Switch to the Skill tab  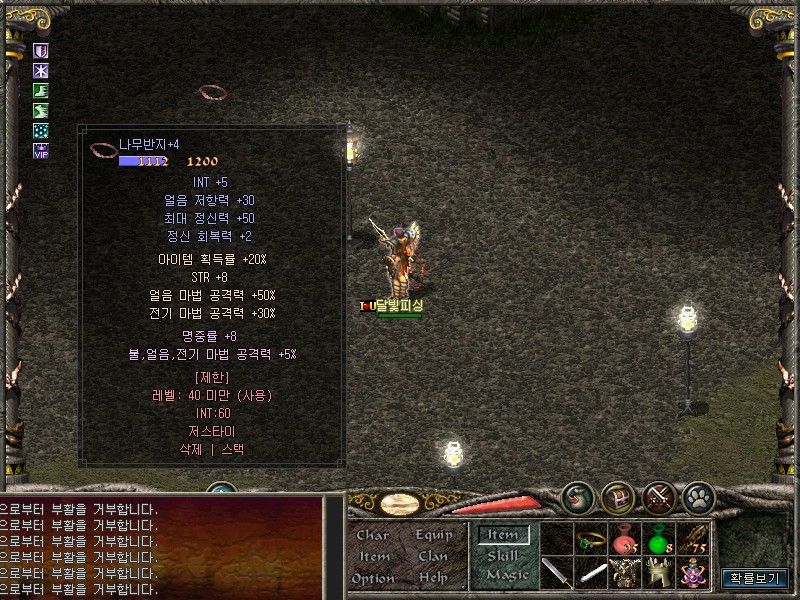tap(502, 555)
